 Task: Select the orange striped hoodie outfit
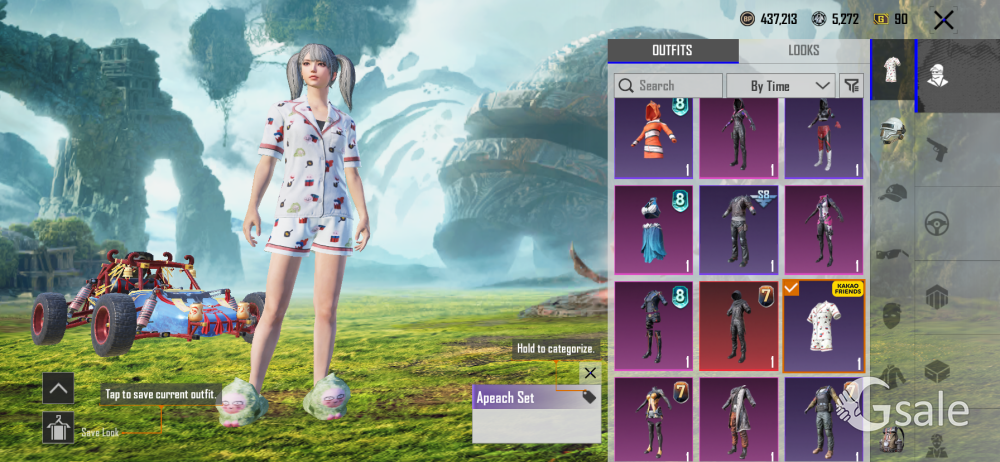tap(654, 138)
